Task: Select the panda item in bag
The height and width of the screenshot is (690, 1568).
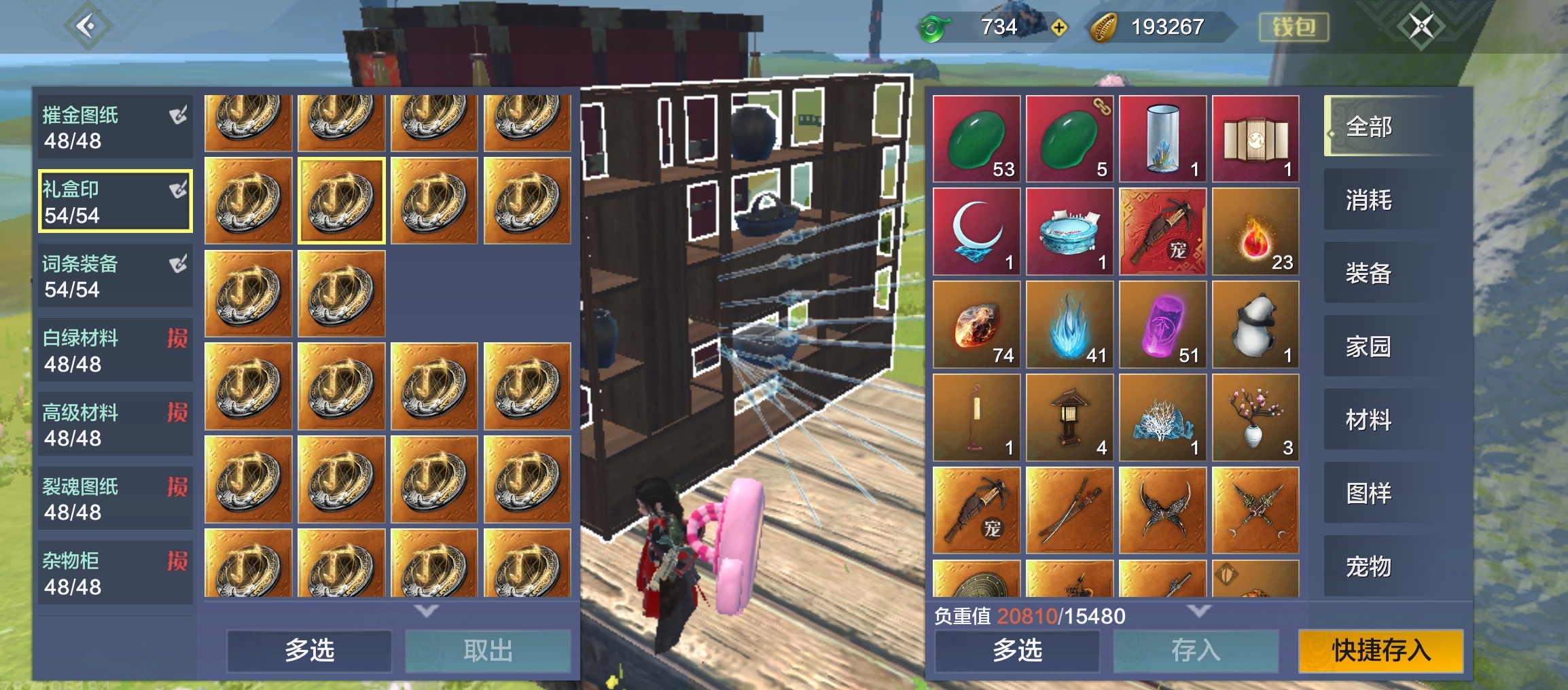Action: pyautogui.click(x=1255, y=325)
